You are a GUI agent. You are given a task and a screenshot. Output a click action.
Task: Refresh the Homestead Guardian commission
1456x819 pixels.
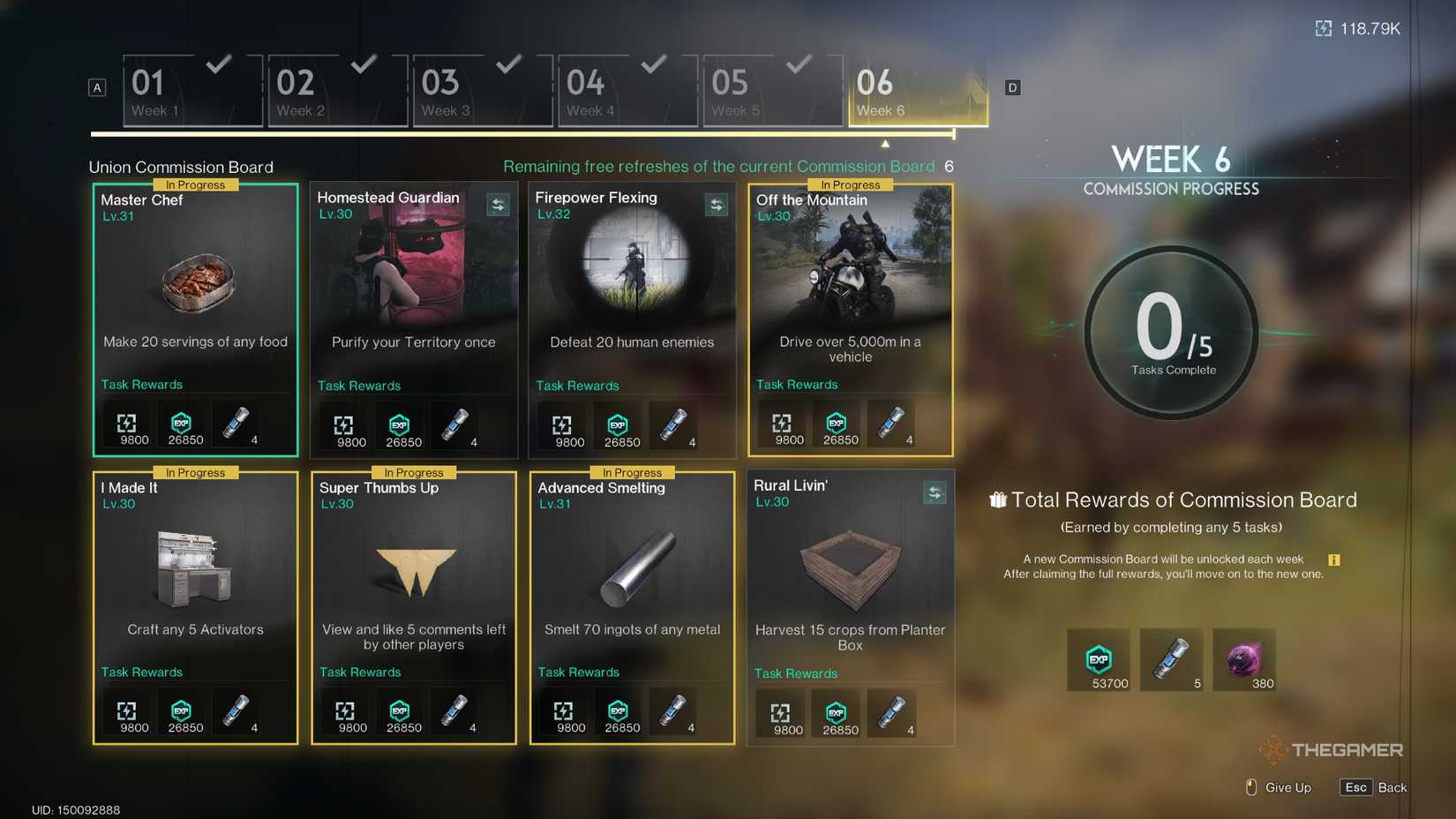[x=498, y=206]
